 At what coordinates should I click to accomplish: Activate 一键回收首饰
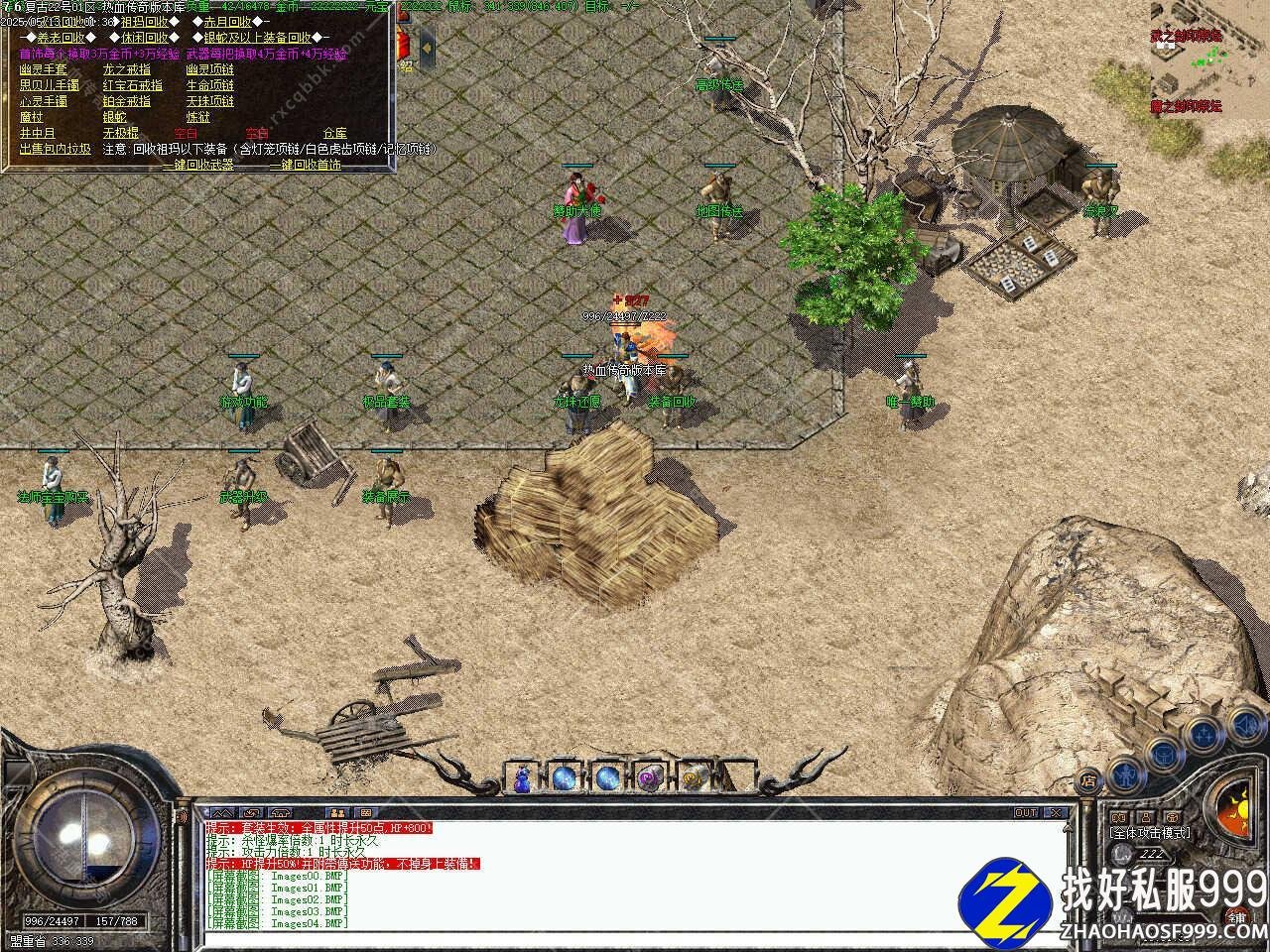[306, 165]
